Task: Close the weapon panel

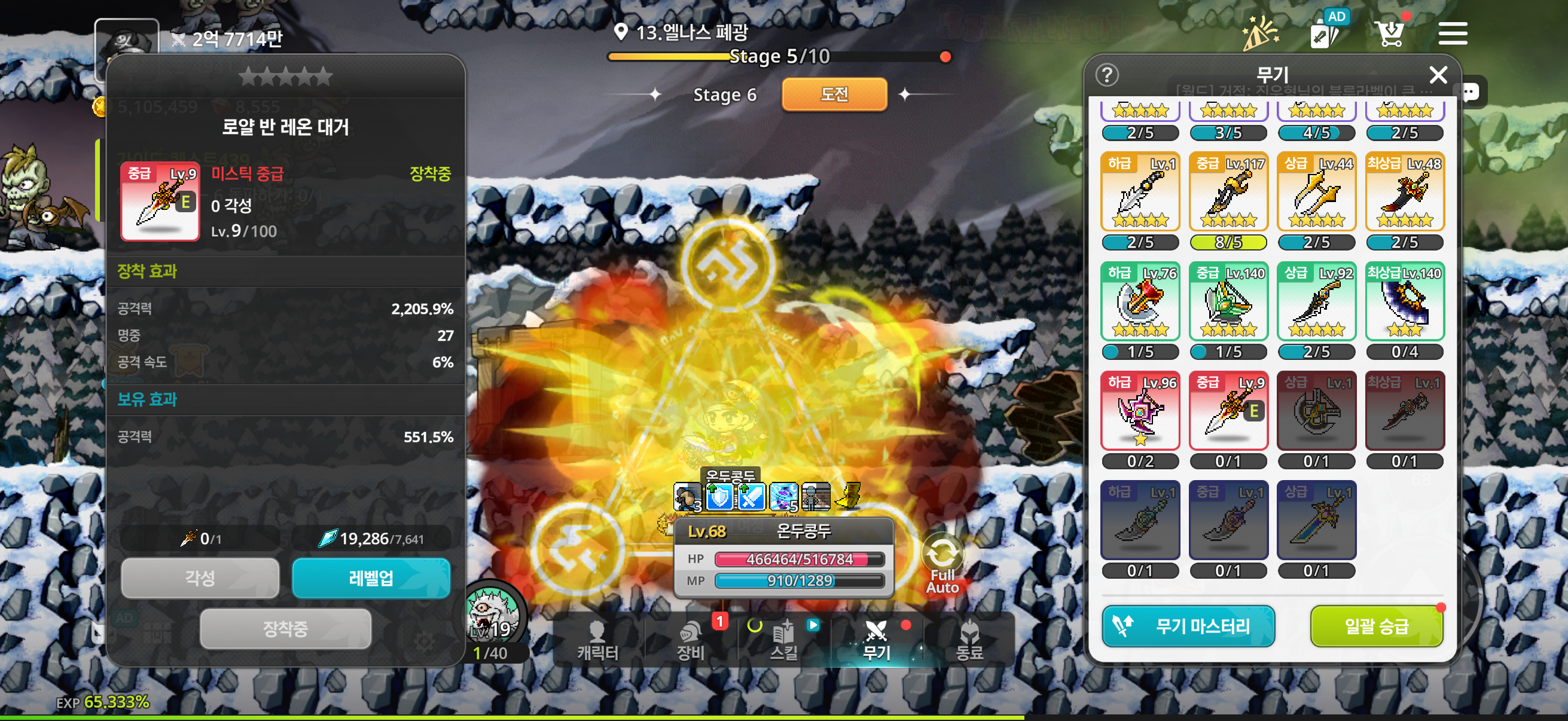Action: (1438, 75)
